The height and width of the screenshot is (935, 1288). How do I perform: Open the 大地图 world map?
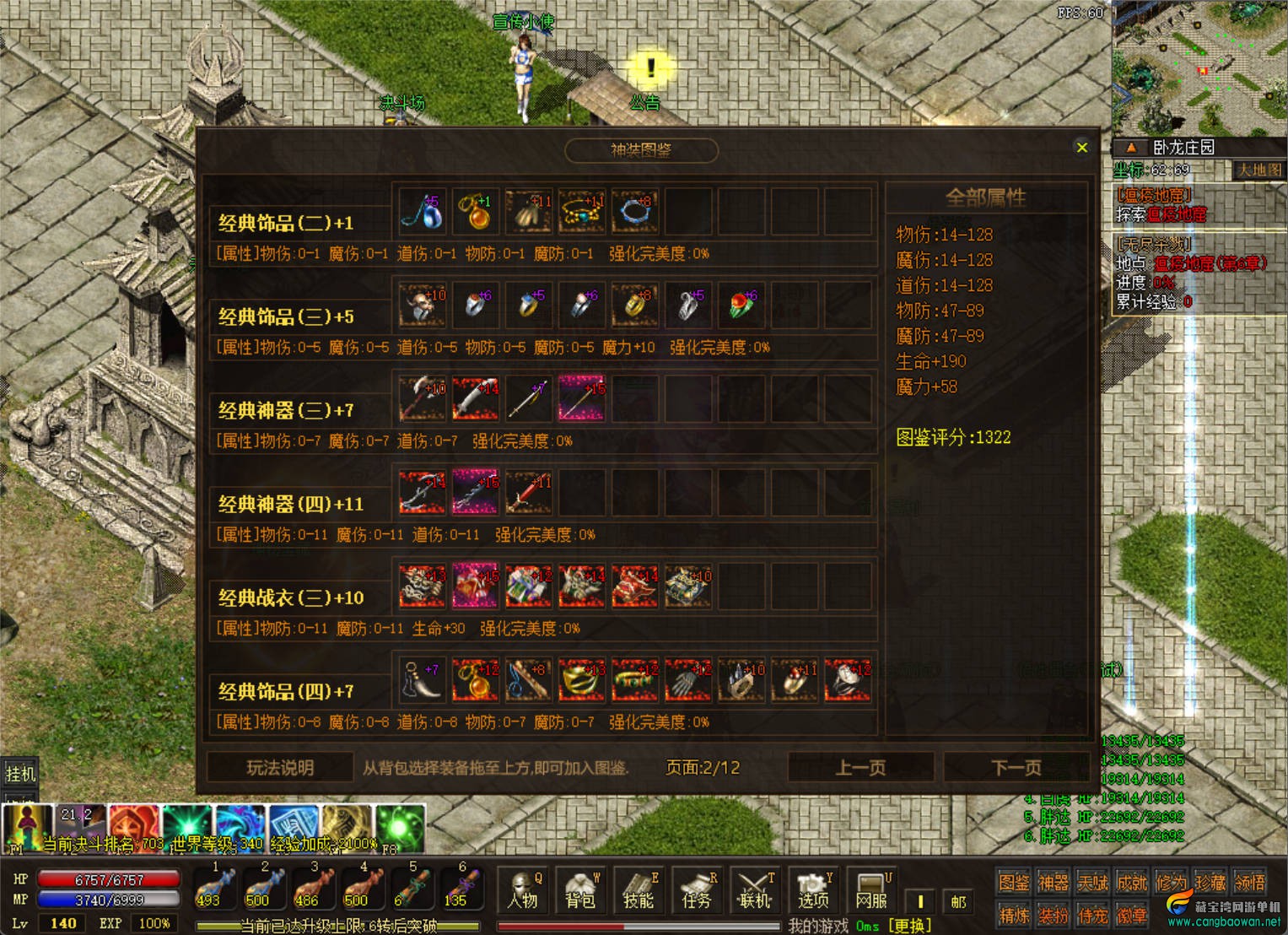[1258, 170]
